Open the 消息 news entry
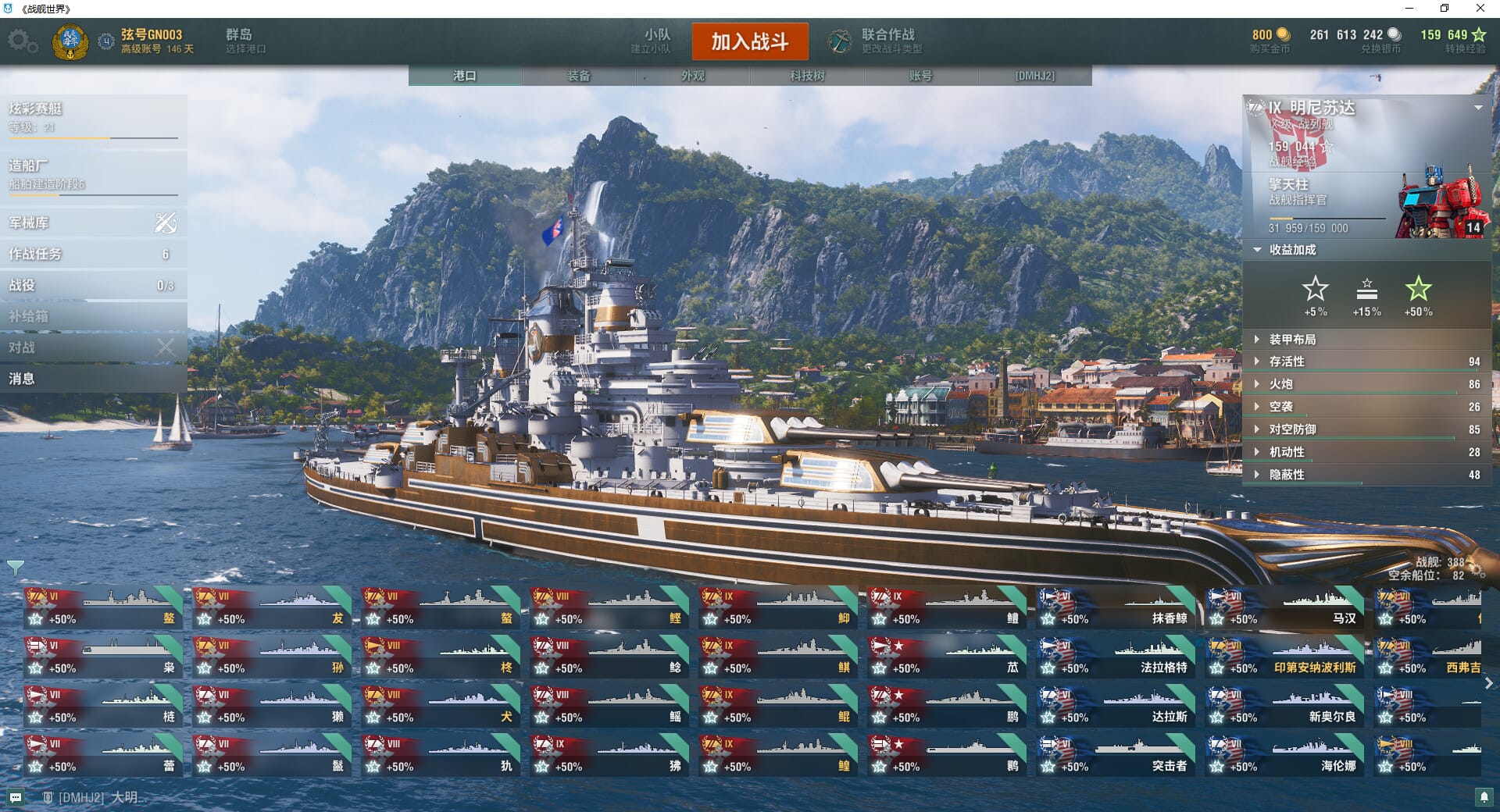Screen dimensions: 1500x812 [x=93, y=379]
